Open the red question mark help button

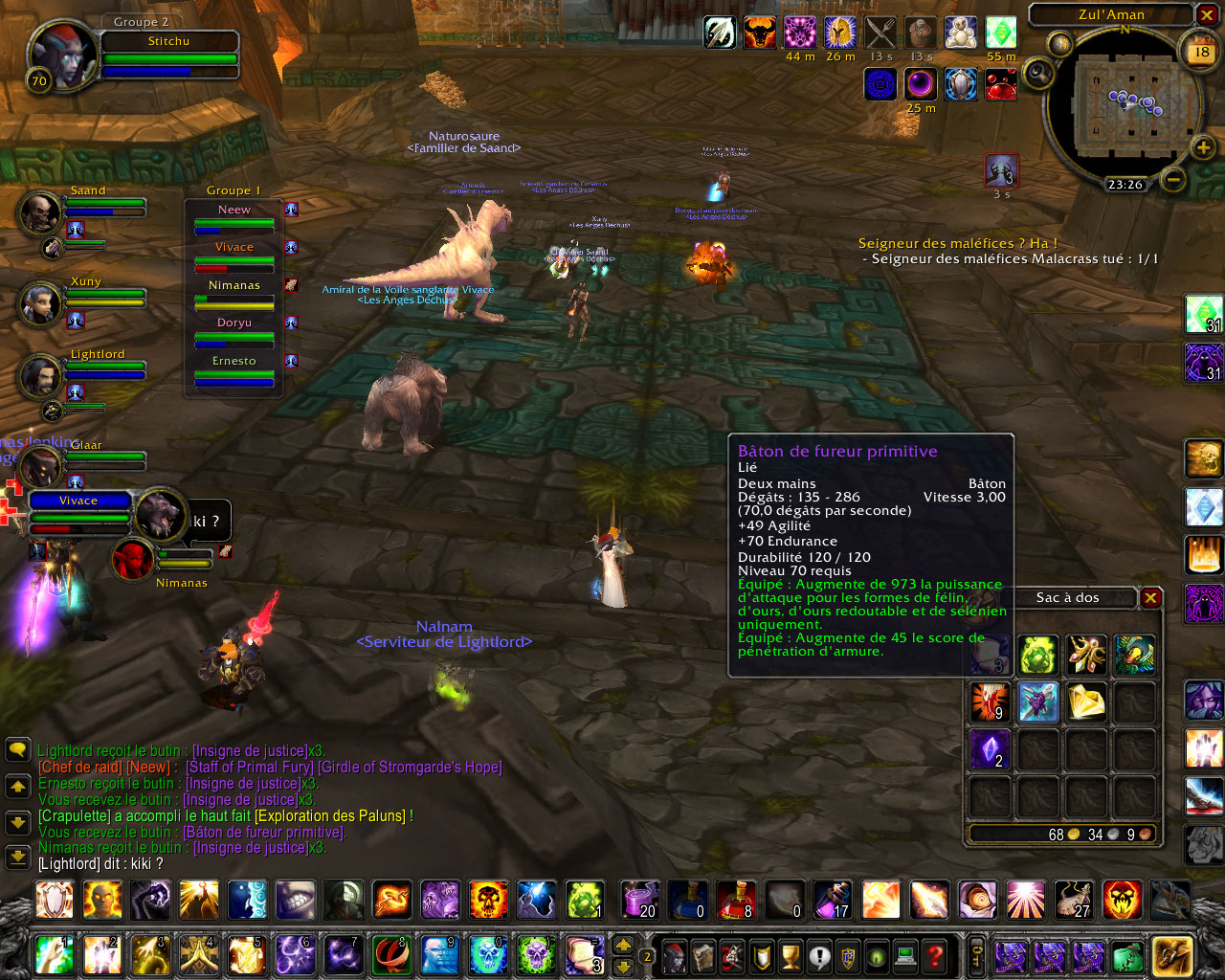pyautogui.click(x=935, y=955)
